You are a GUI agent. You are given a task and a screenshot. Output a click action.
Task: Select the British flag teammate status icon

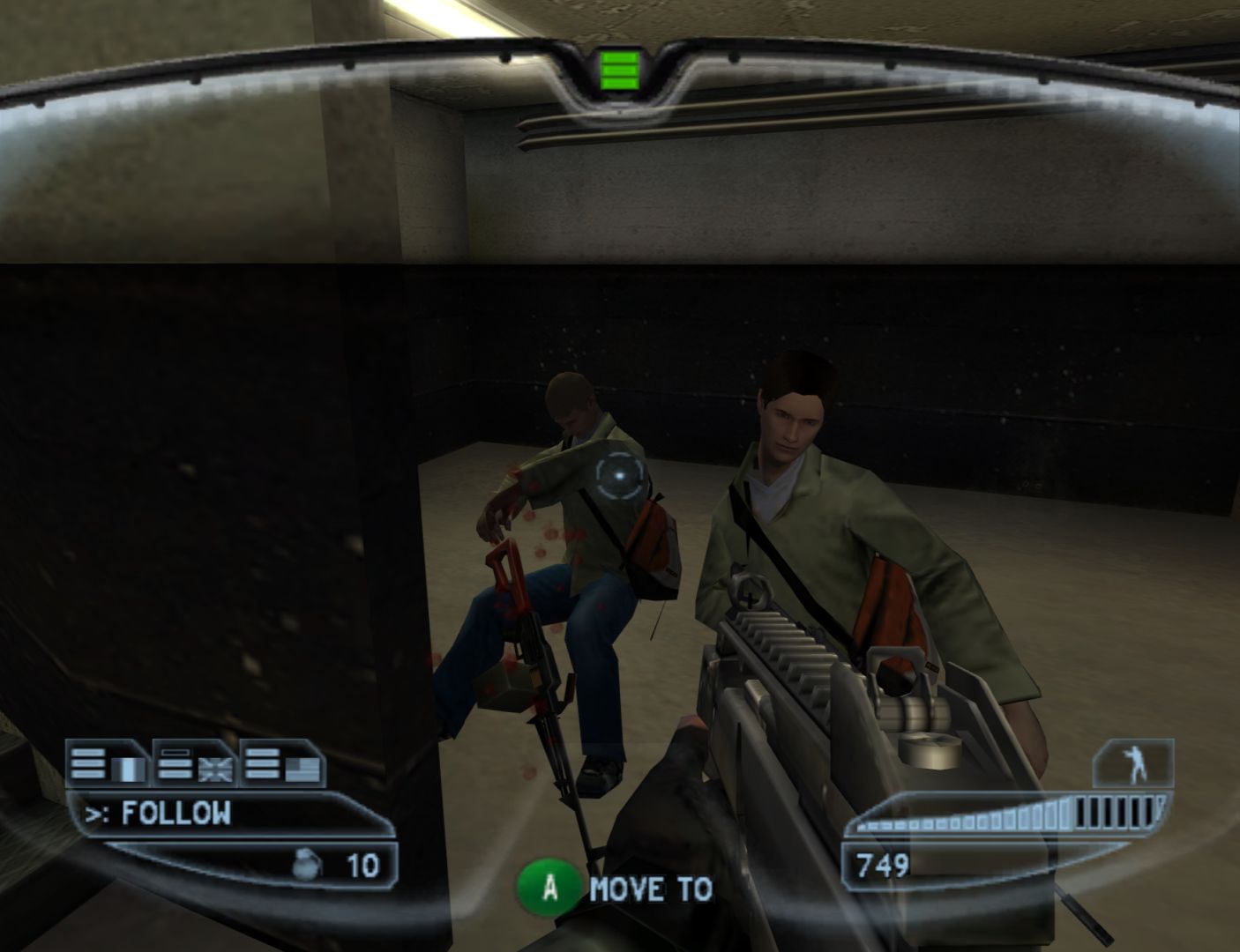pyautogui.click(x=214, y=767)
